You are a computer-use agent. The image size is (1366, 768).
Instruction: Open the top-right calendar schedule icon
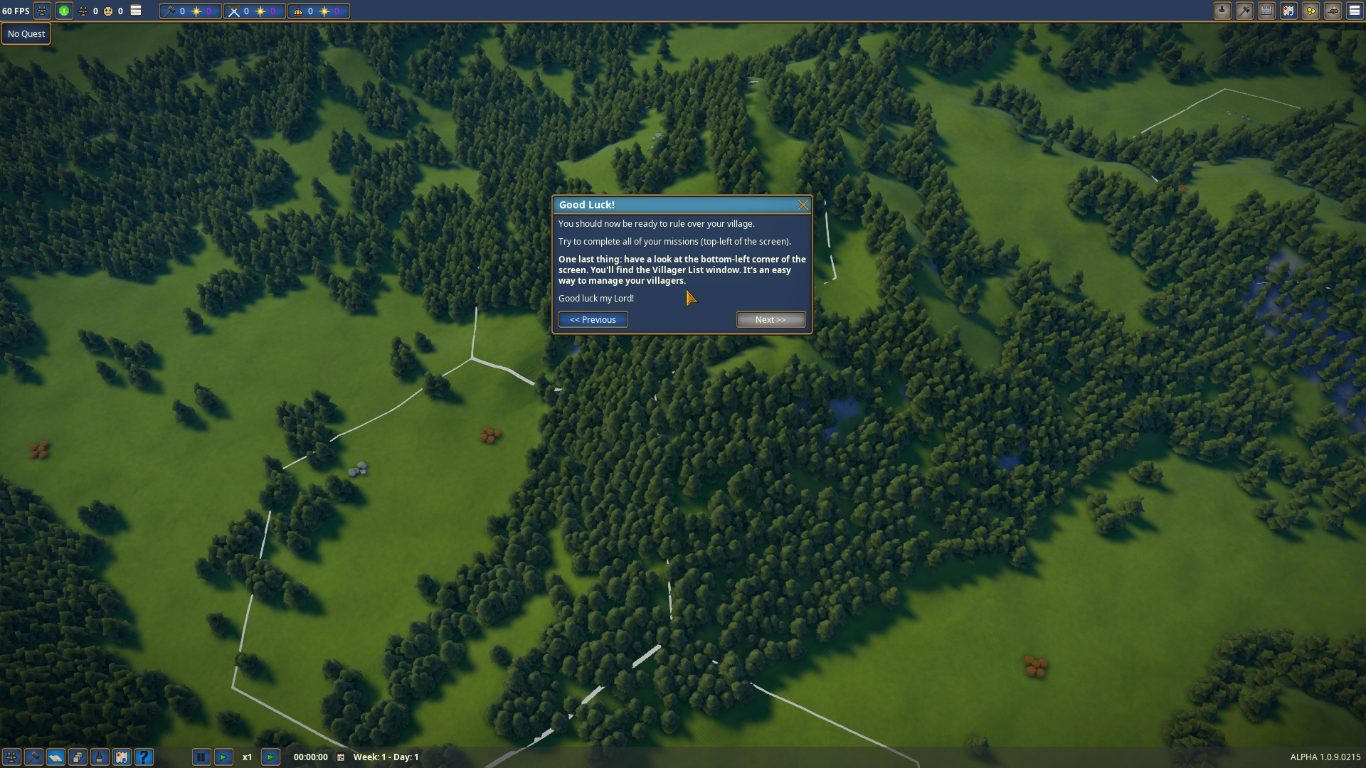pyautogui.click(x=1267, y=11)
